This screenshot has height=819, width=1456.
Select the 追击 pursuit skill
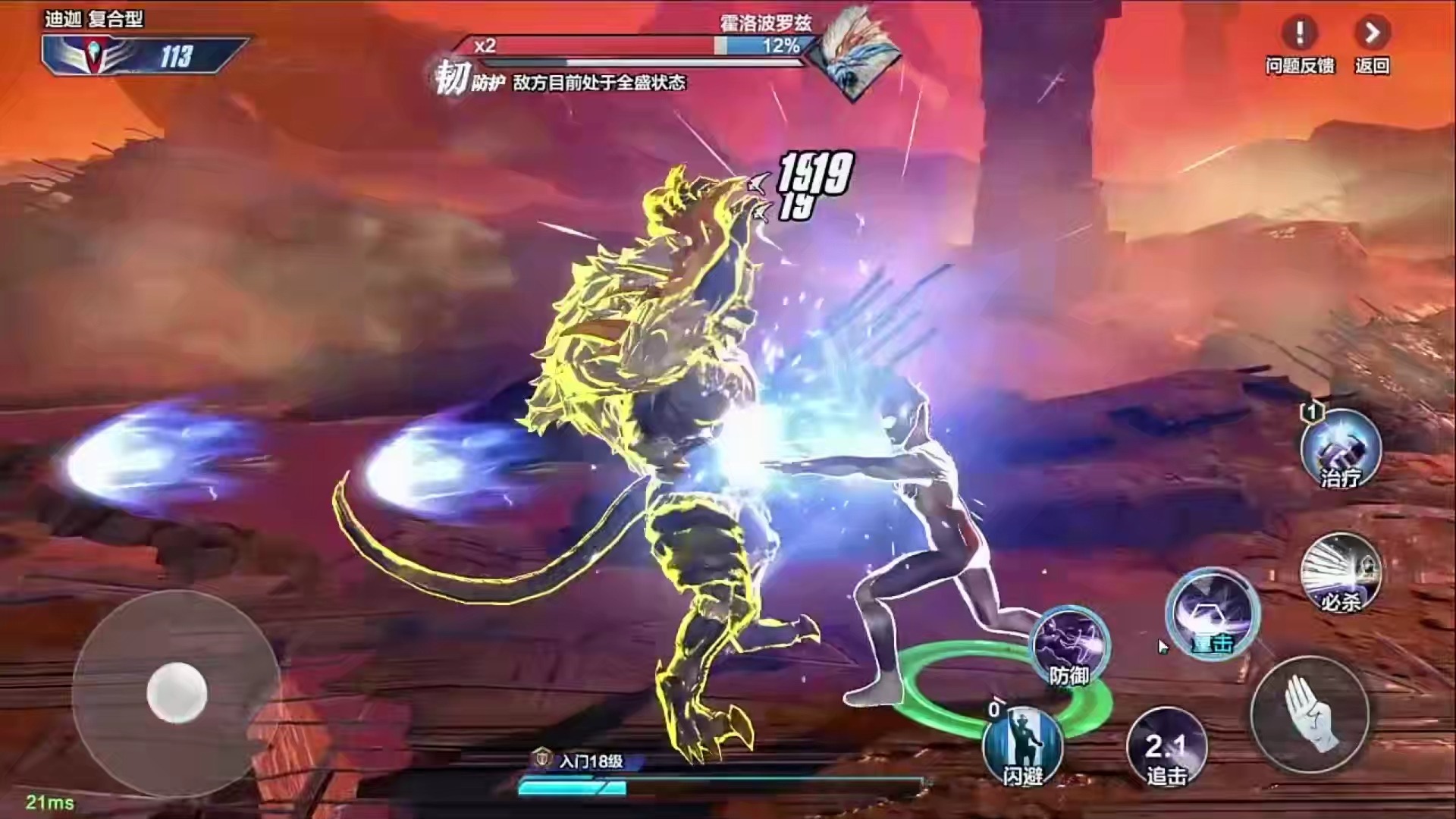(1166, 747)
